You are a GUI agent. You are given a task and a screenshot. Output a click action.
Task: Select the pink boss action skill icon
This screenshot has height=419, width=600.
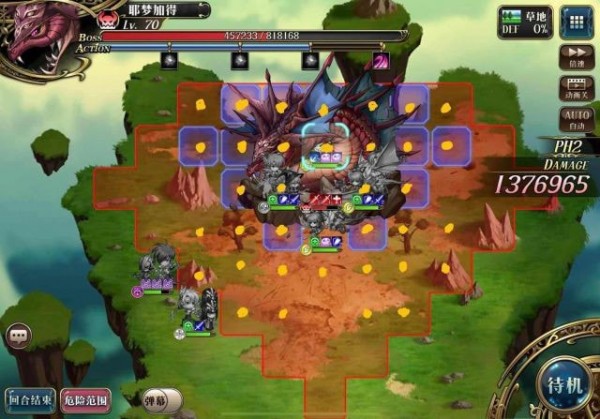[381, 61]
